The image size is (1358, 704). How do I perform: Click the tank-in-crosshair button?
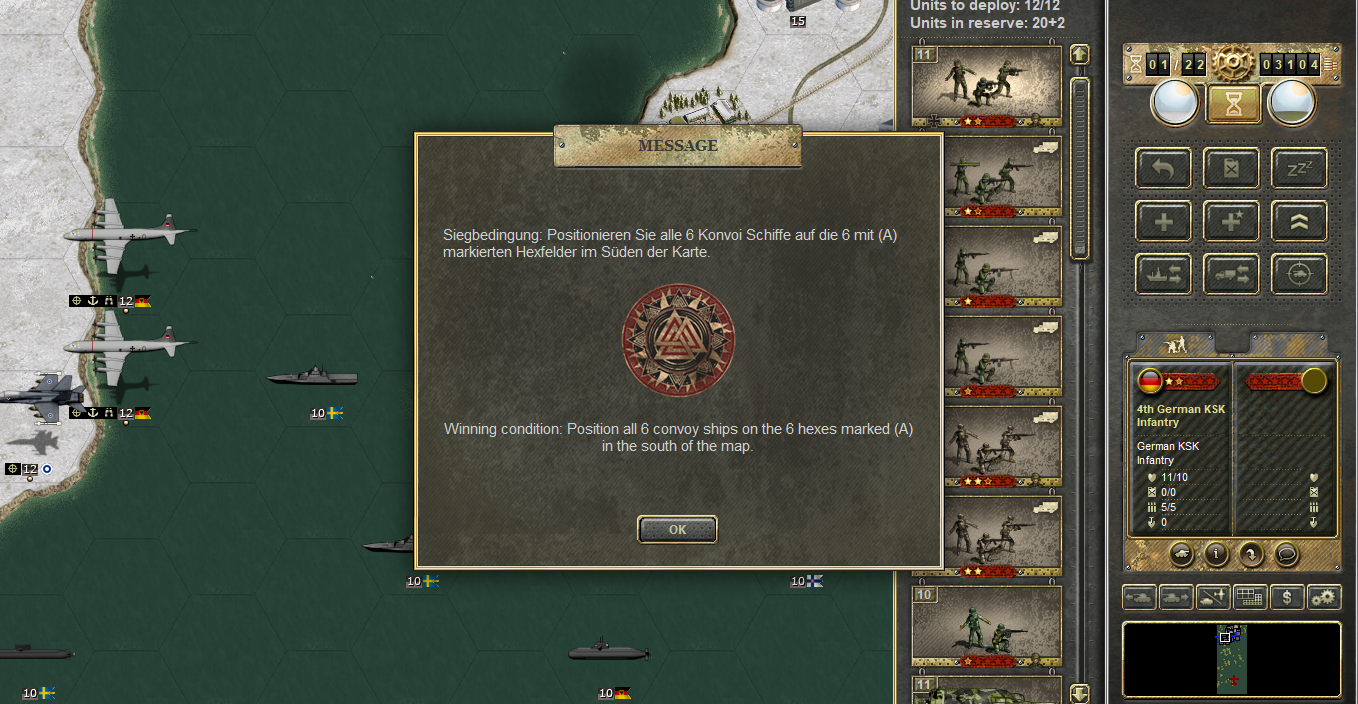[1299, 274]
